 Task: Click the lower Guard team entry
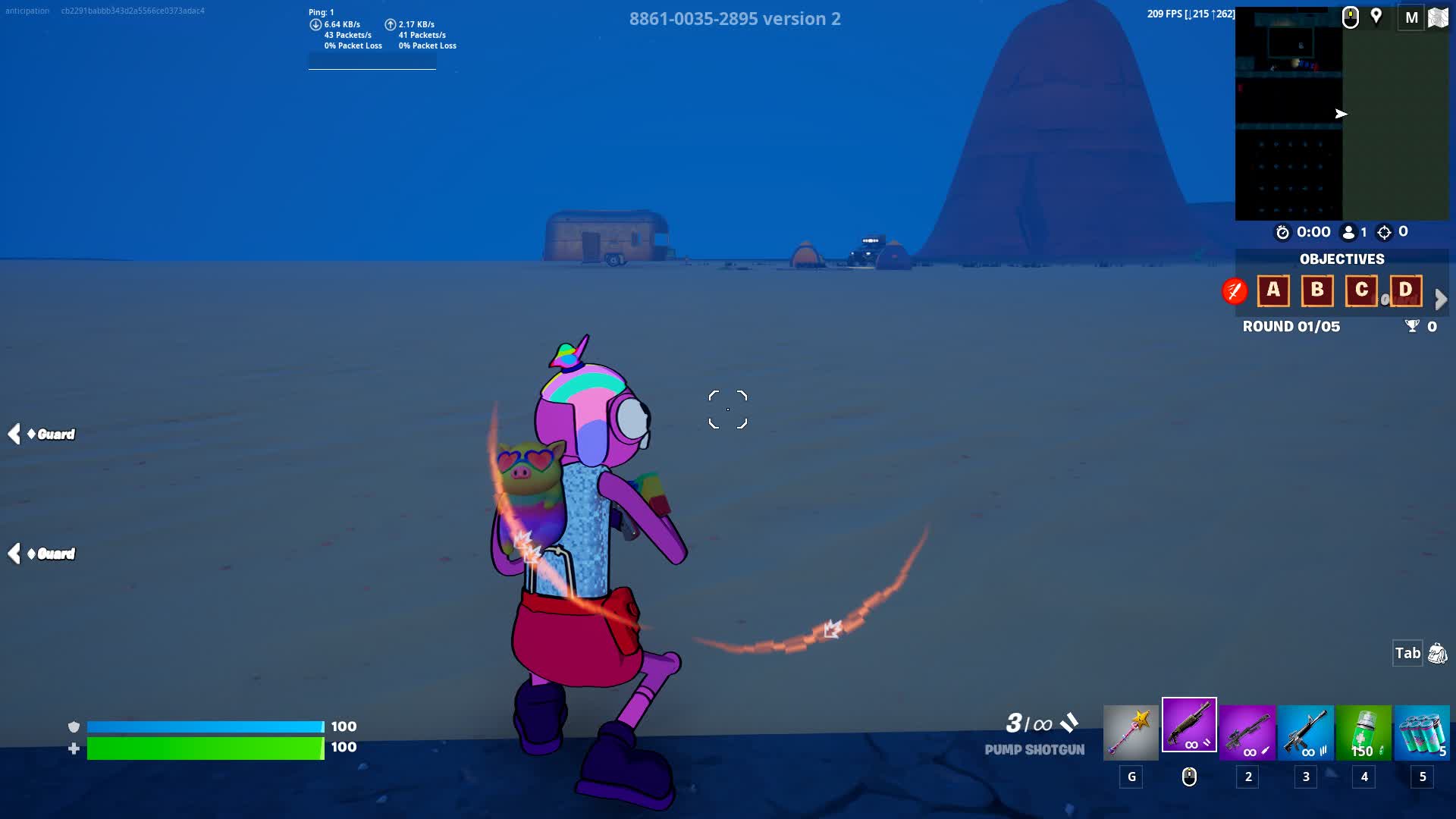(x=50, y=554)
